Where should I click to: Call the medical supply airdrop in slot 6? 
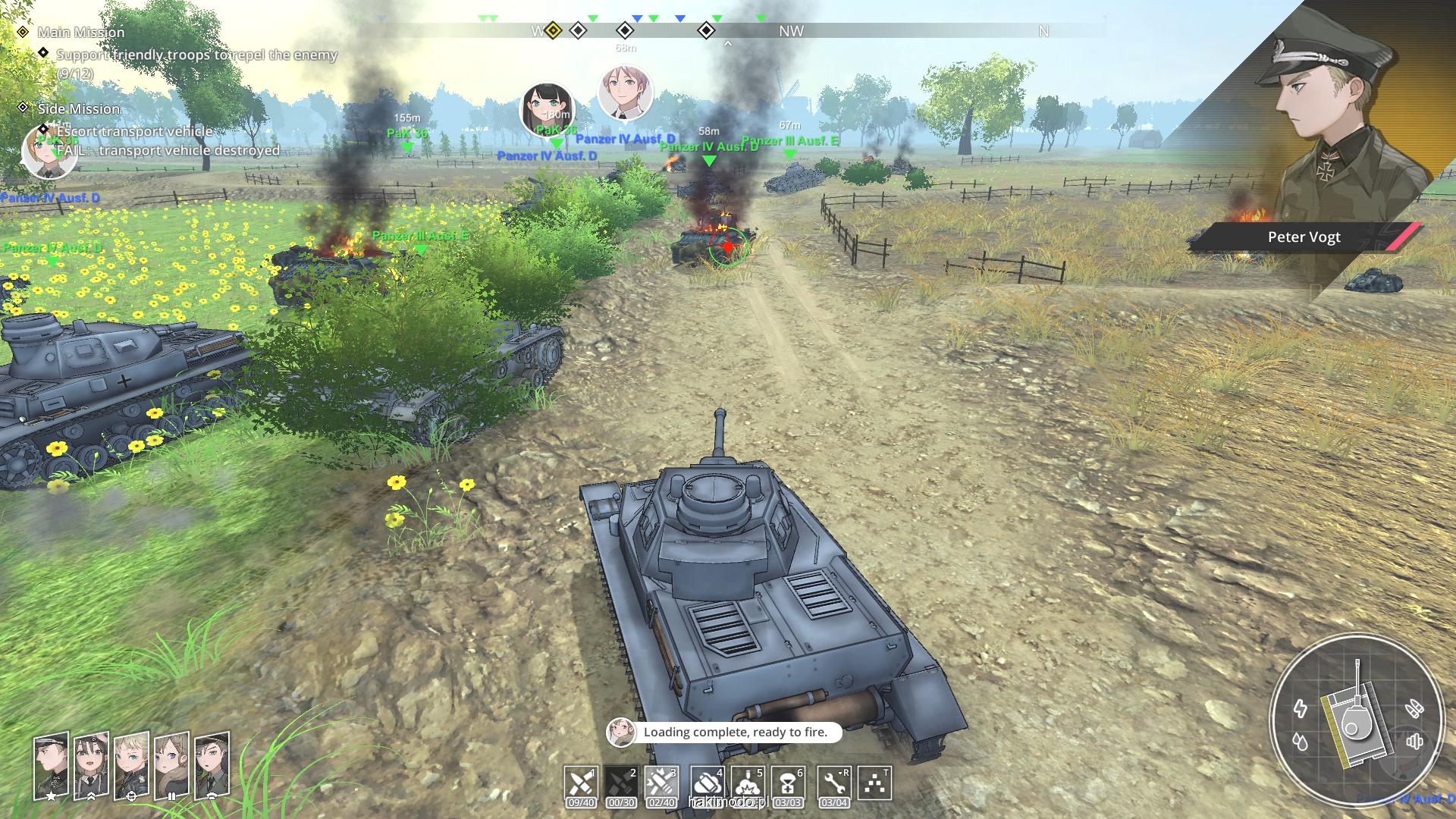788,783
